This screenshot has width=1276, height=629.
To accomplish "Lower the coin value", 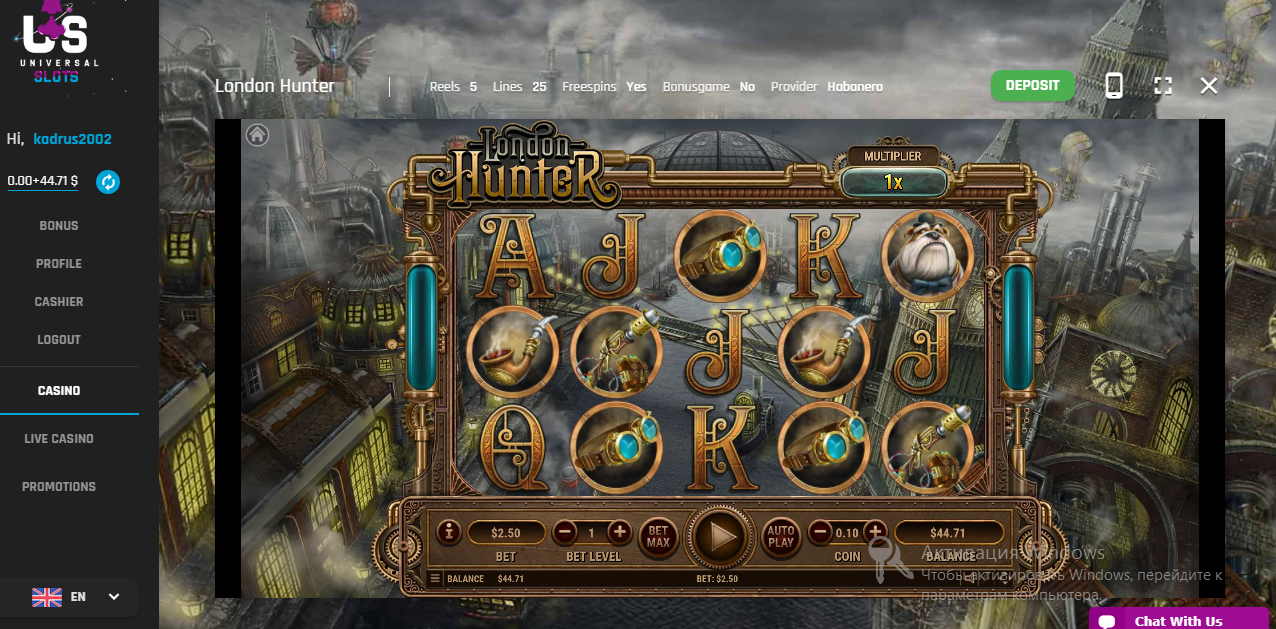I will (x=820, y=532).
